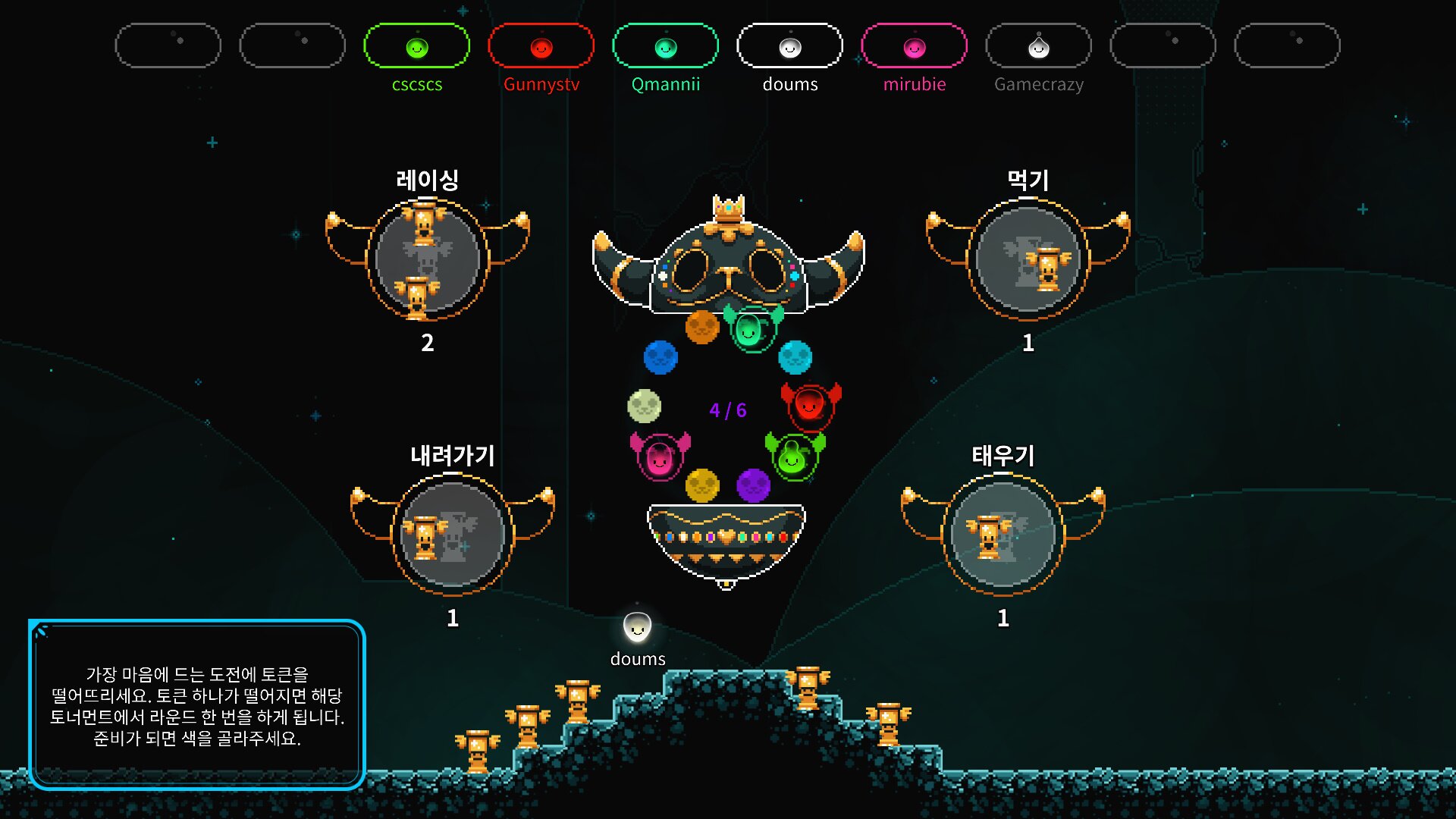Viewport: 1456px width, 819px height.
Task: Pick the 내려가기 challenge bowl
Action: point(452,535)
